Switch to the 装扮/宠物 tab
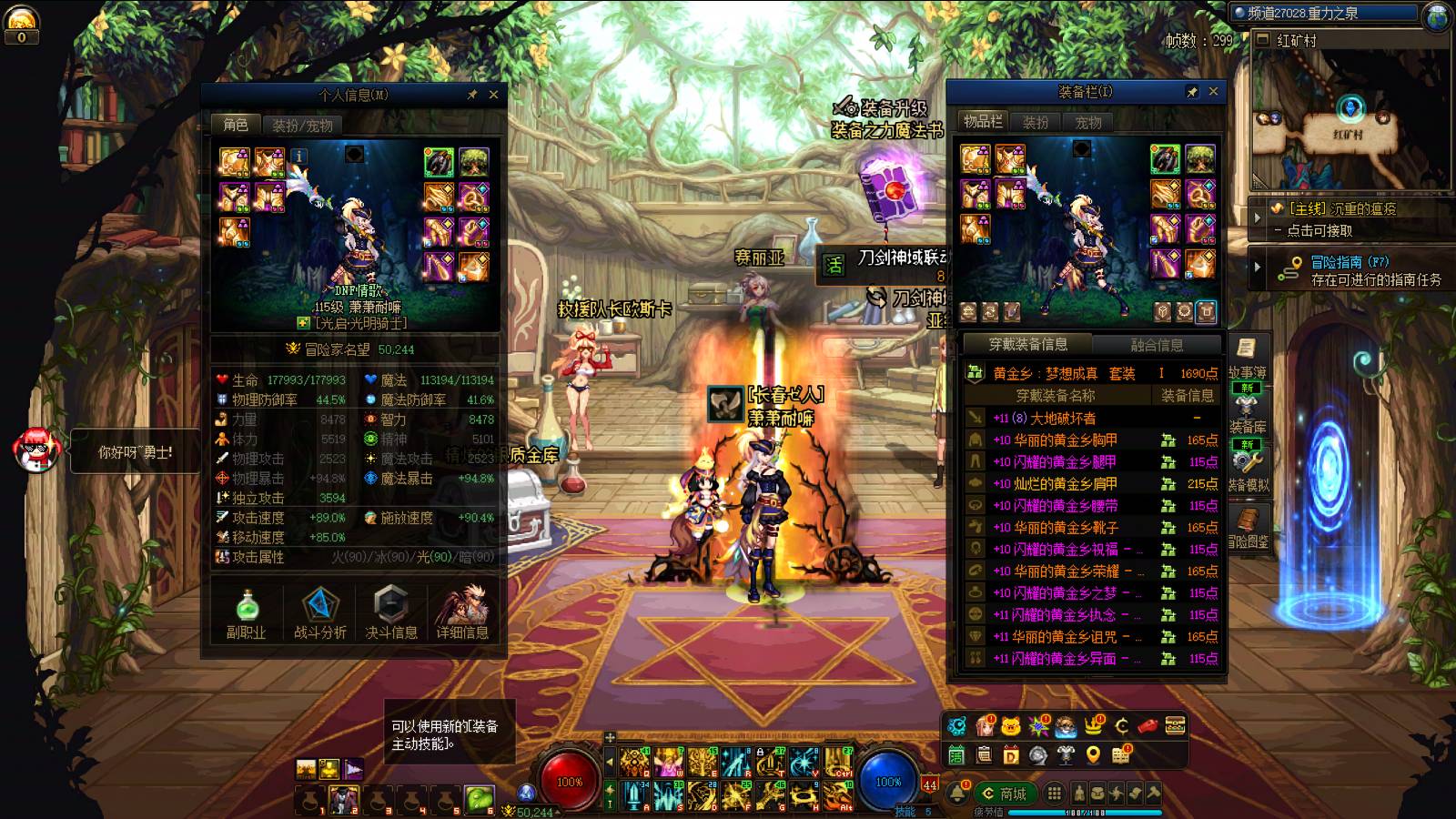1456x819 pixels. pyautogui.click(x=302, y=126)
